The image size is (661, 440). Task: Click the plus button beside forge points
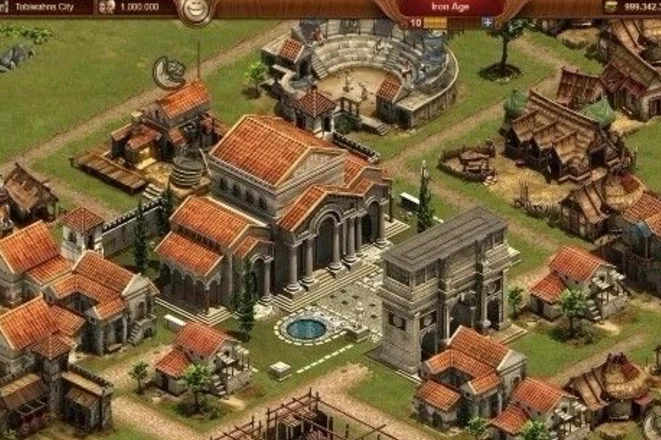(487, 21)
